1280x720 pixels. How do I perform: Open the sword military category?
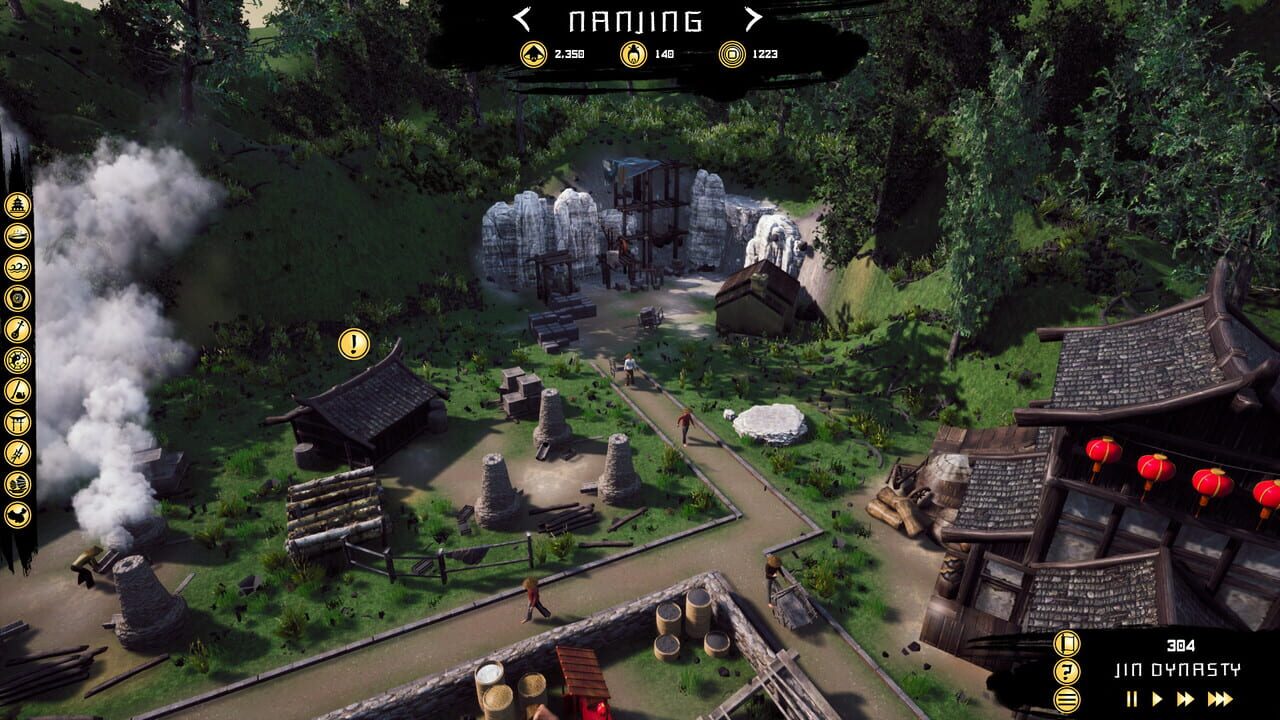point(17,453)
